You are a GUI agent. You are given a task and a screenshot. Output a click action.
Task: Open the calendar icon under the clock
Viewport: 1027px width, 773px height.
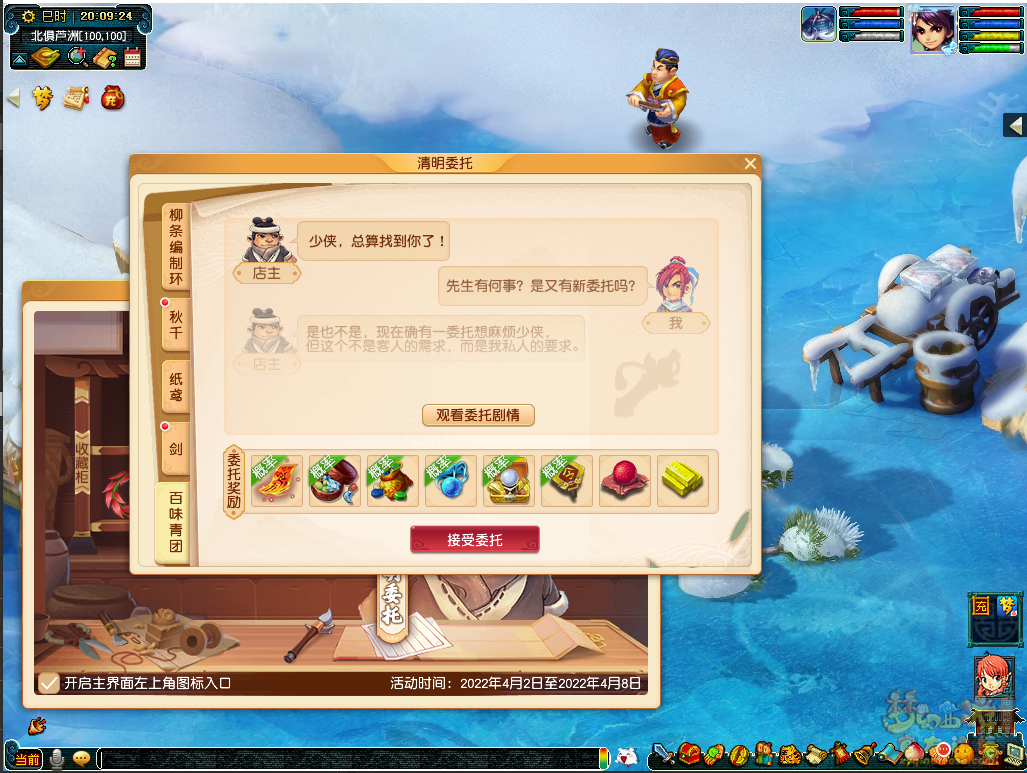(133, 58)
